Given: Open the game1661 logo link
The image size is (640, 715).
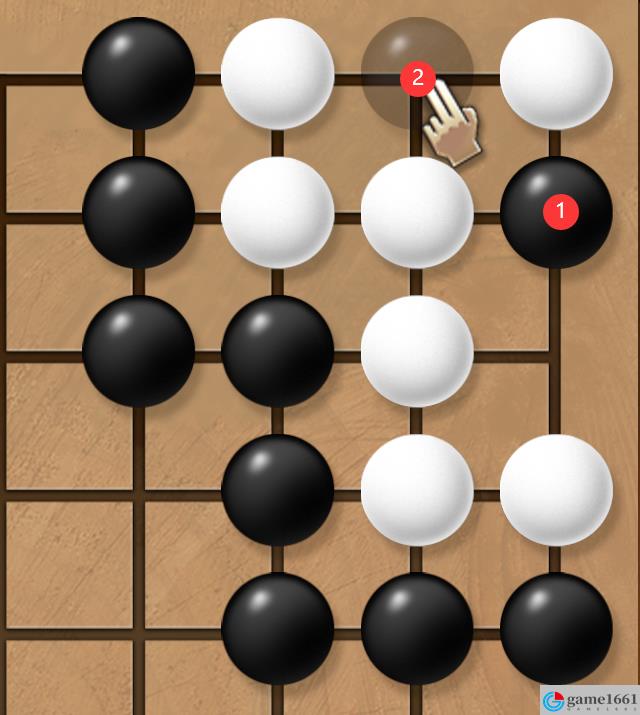Looking at the screenshot, I should 590,699.
